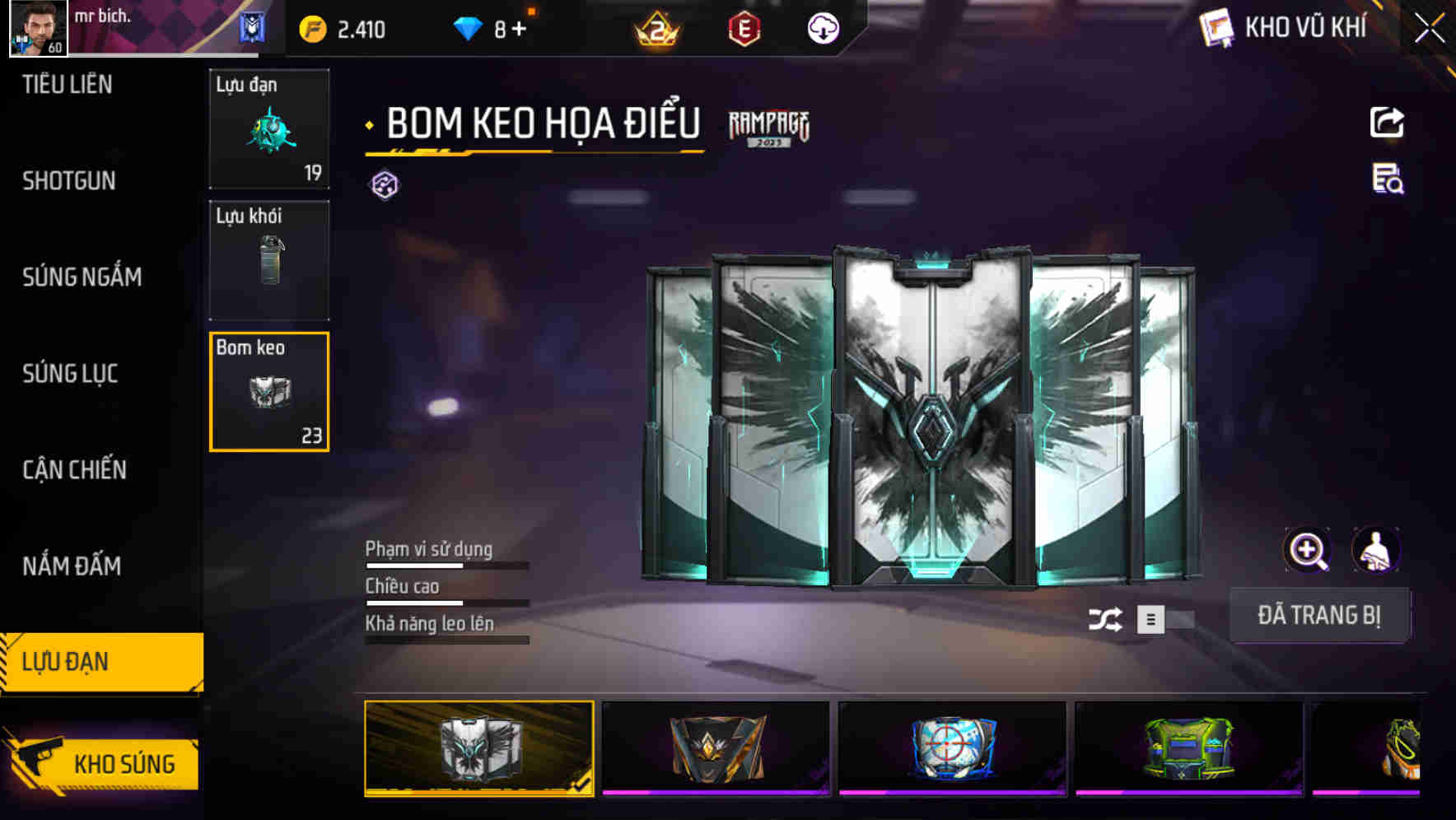The height and width of the screenshot is (820, 1456).
Task: Select the Bom keo grenade slot
Action: [x=268, y=391]
